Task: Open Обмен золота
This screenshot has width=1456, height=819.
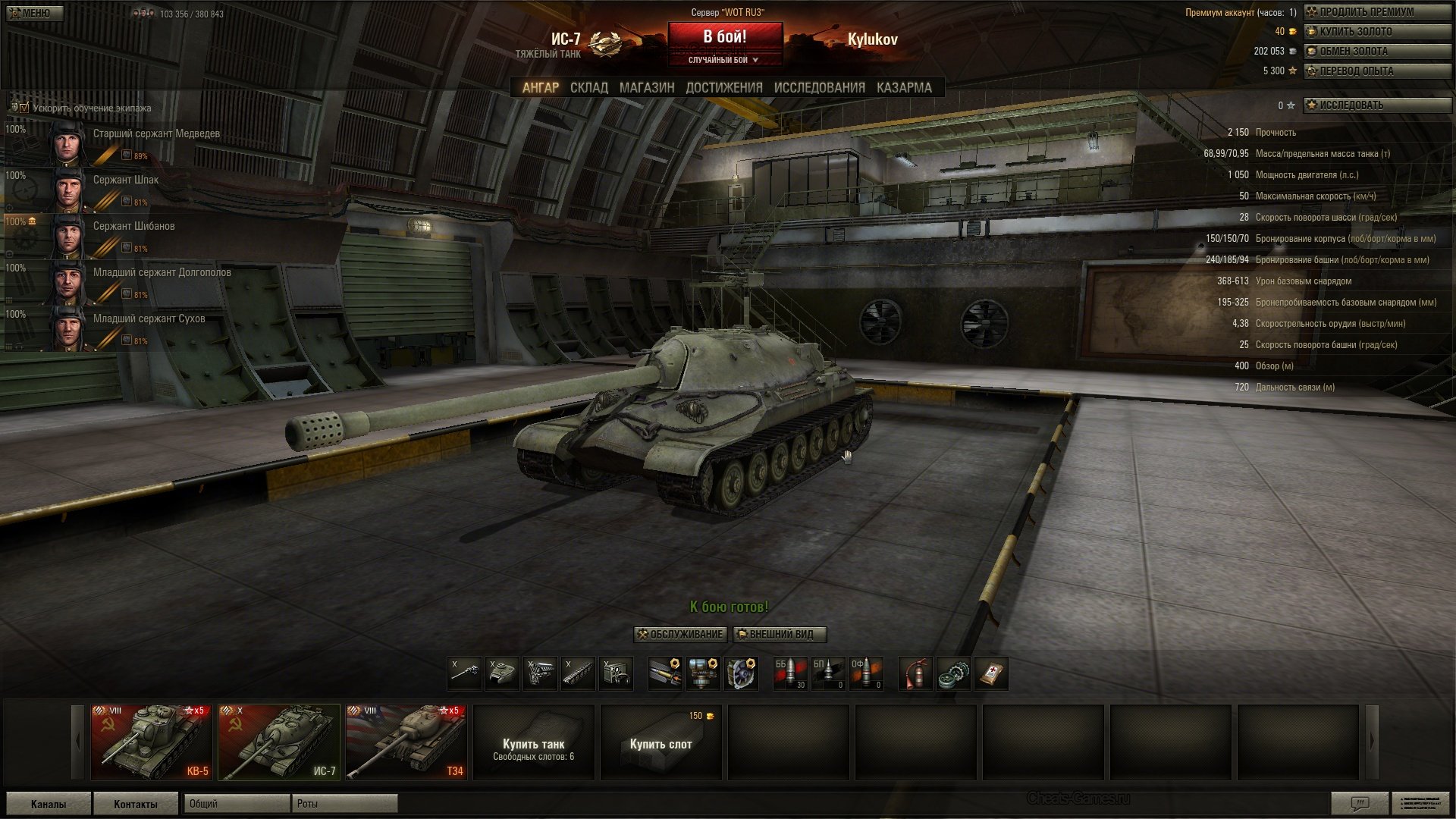Action: point(1376,52)
